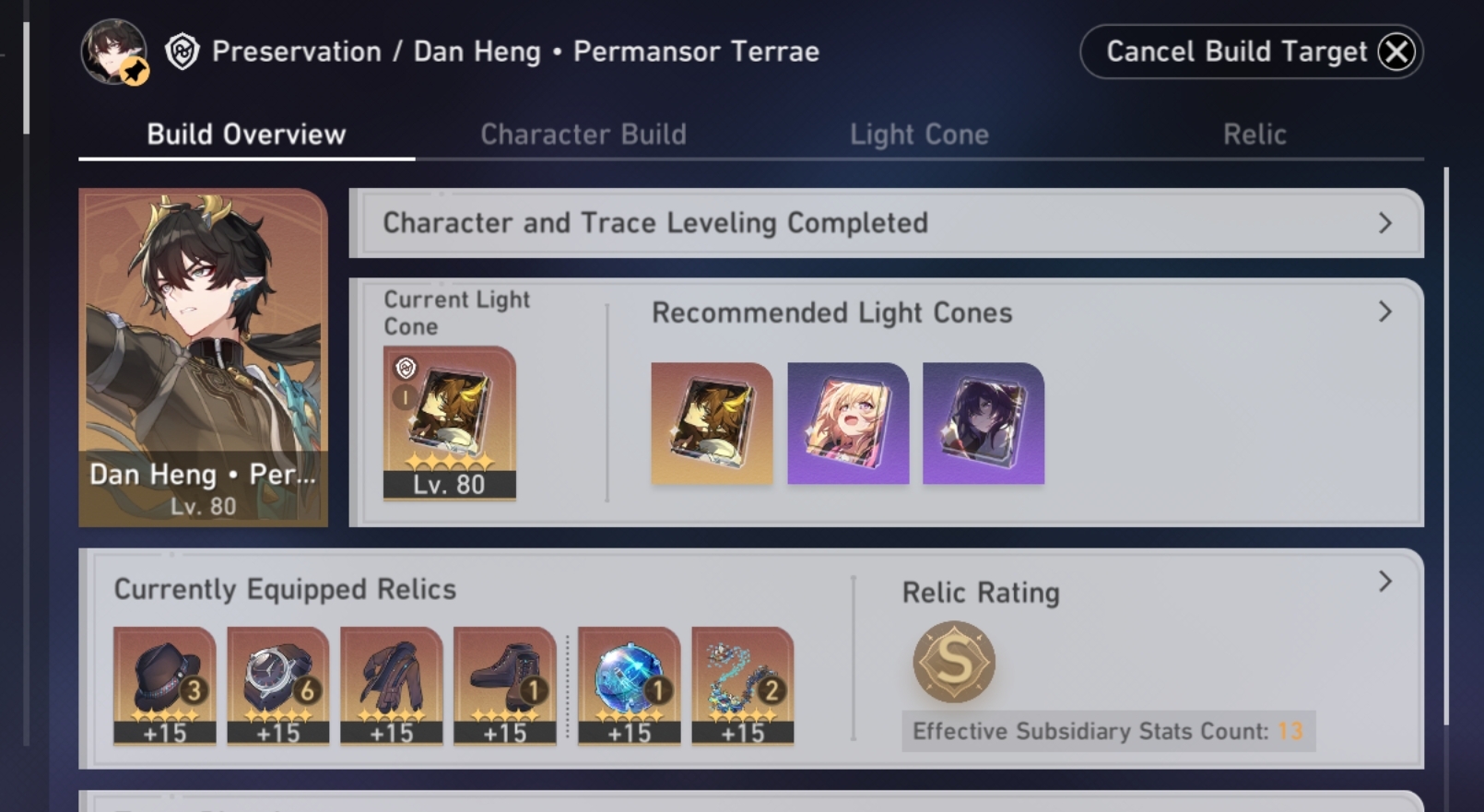Viewport: 1484px width, 812px height.
Task: Open the Recommended Light Cones list
Action: pyautogui.click(x=1384, y=312)
